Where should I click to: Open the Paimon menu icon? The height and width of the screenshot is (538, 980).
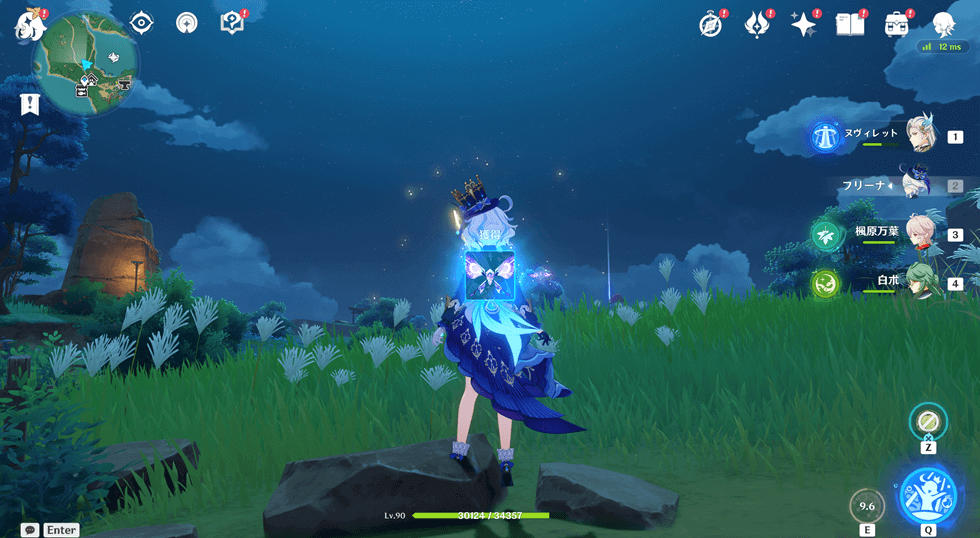pyautogui.click(x=27, y=23)
